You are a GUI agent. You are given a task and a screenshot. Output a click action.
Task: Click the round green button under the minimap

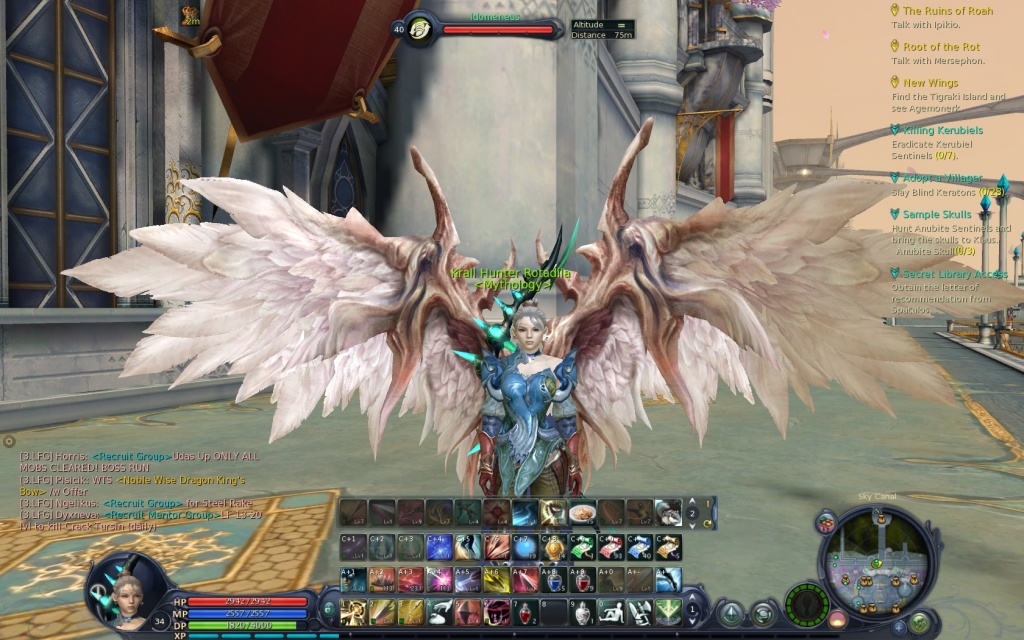919,623
